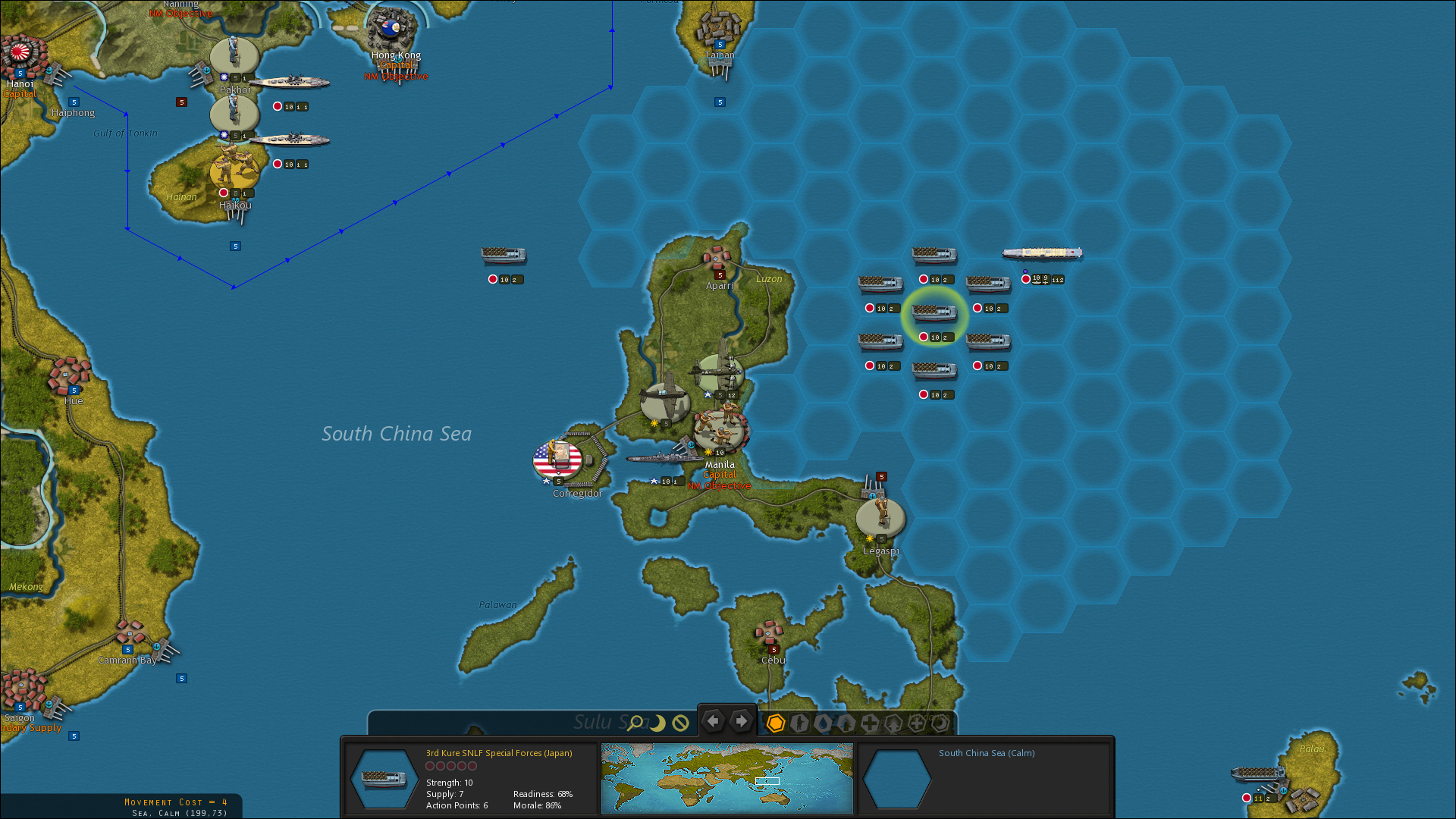Screen dimensions: 1456x819
Task: Click the left arrow to cycle previous unit
Action: coord(713,722)
